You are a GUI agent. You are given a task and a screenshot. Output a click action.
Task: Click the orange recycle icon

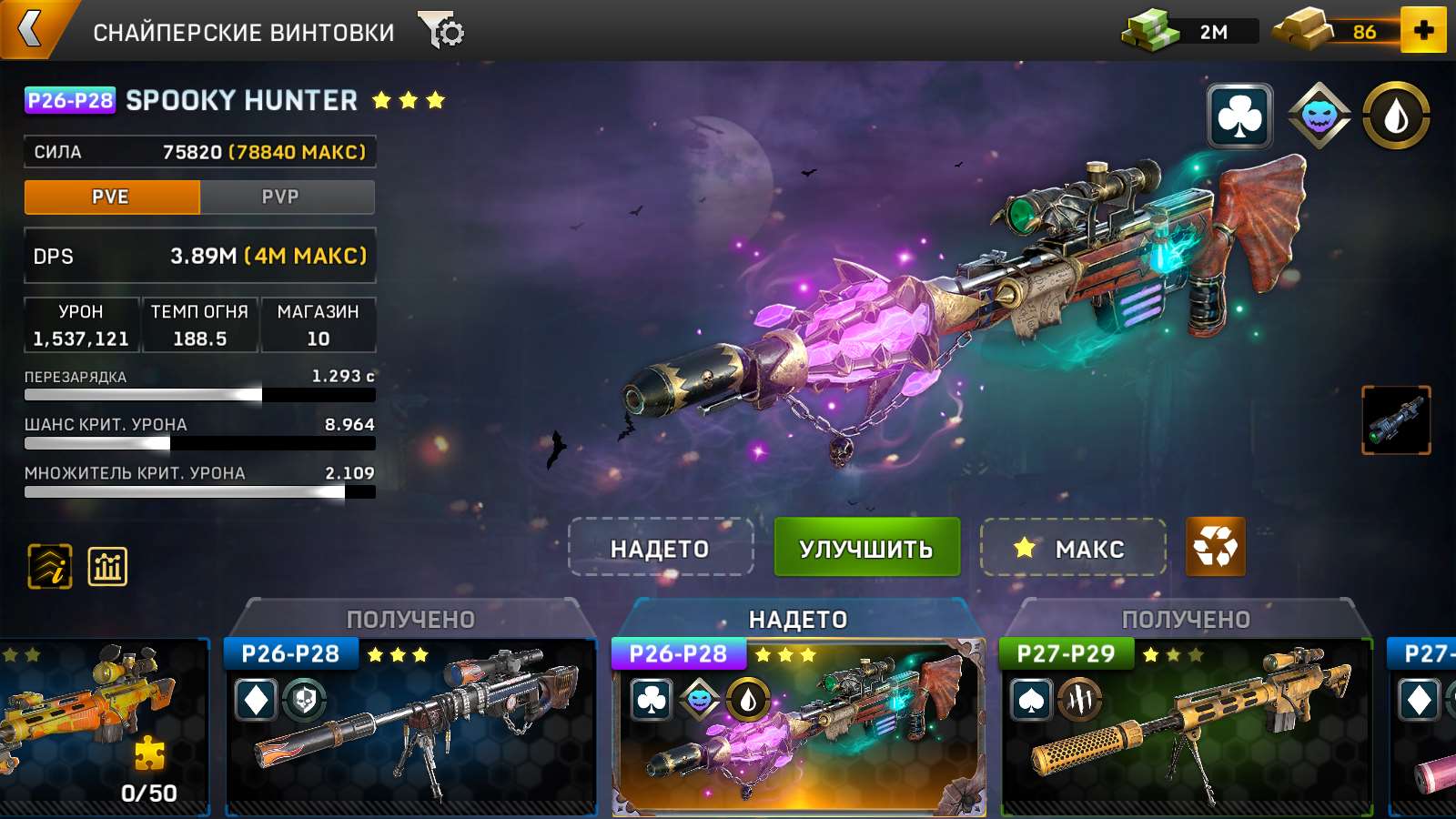tap(1215, 549)
